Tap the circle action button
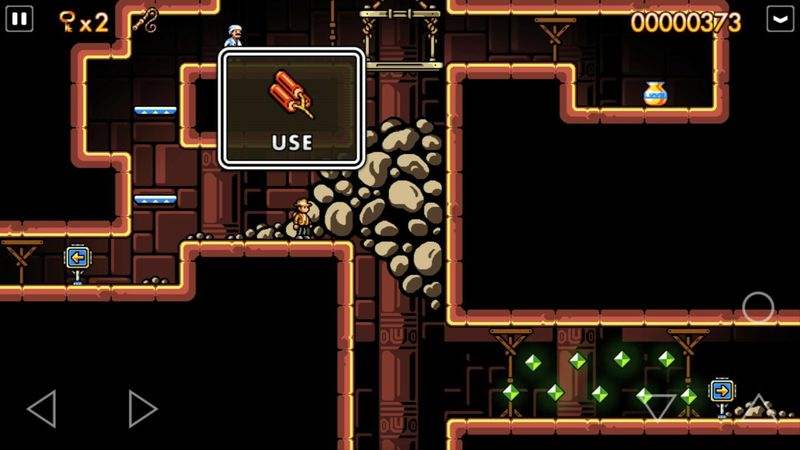 (x=757, y=307)
